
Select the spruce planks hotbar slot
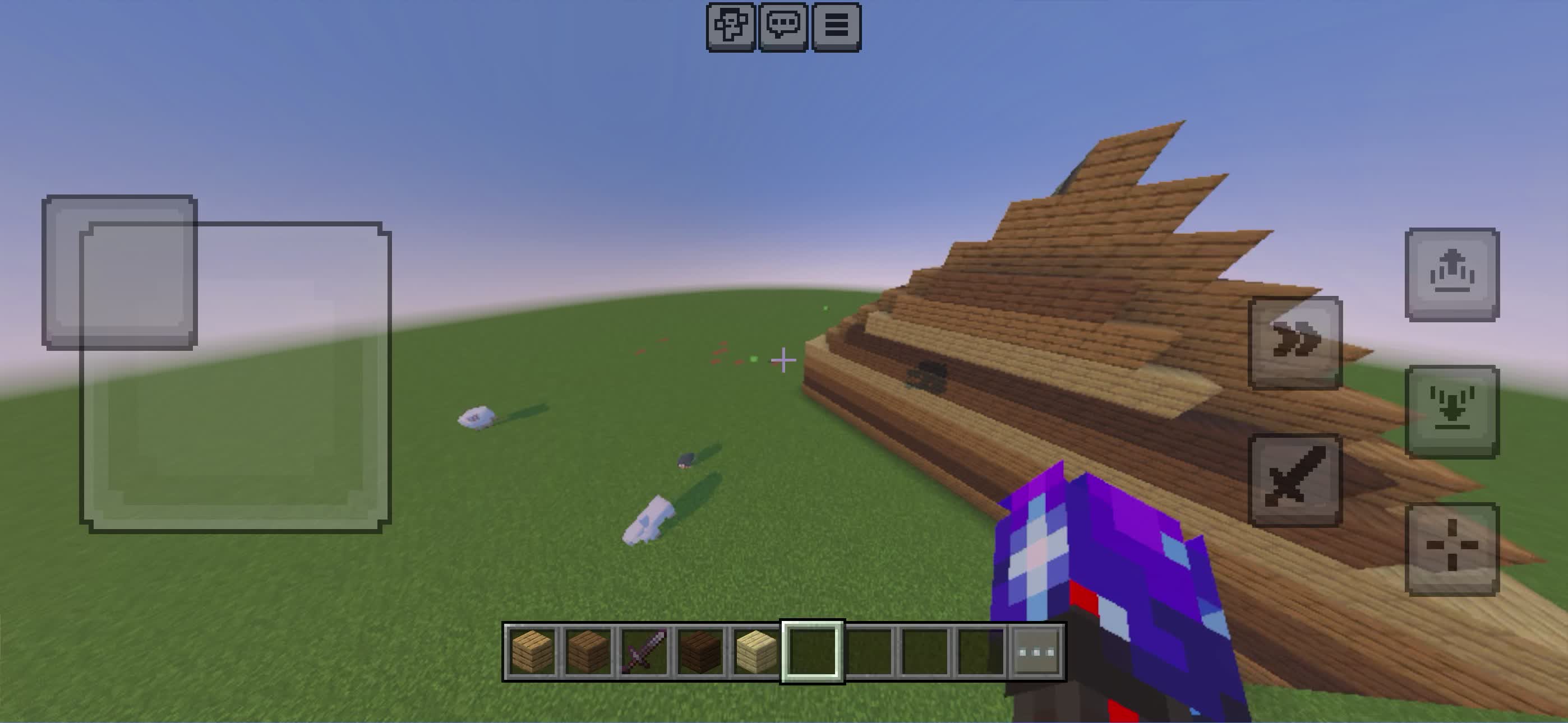[588, 652]
